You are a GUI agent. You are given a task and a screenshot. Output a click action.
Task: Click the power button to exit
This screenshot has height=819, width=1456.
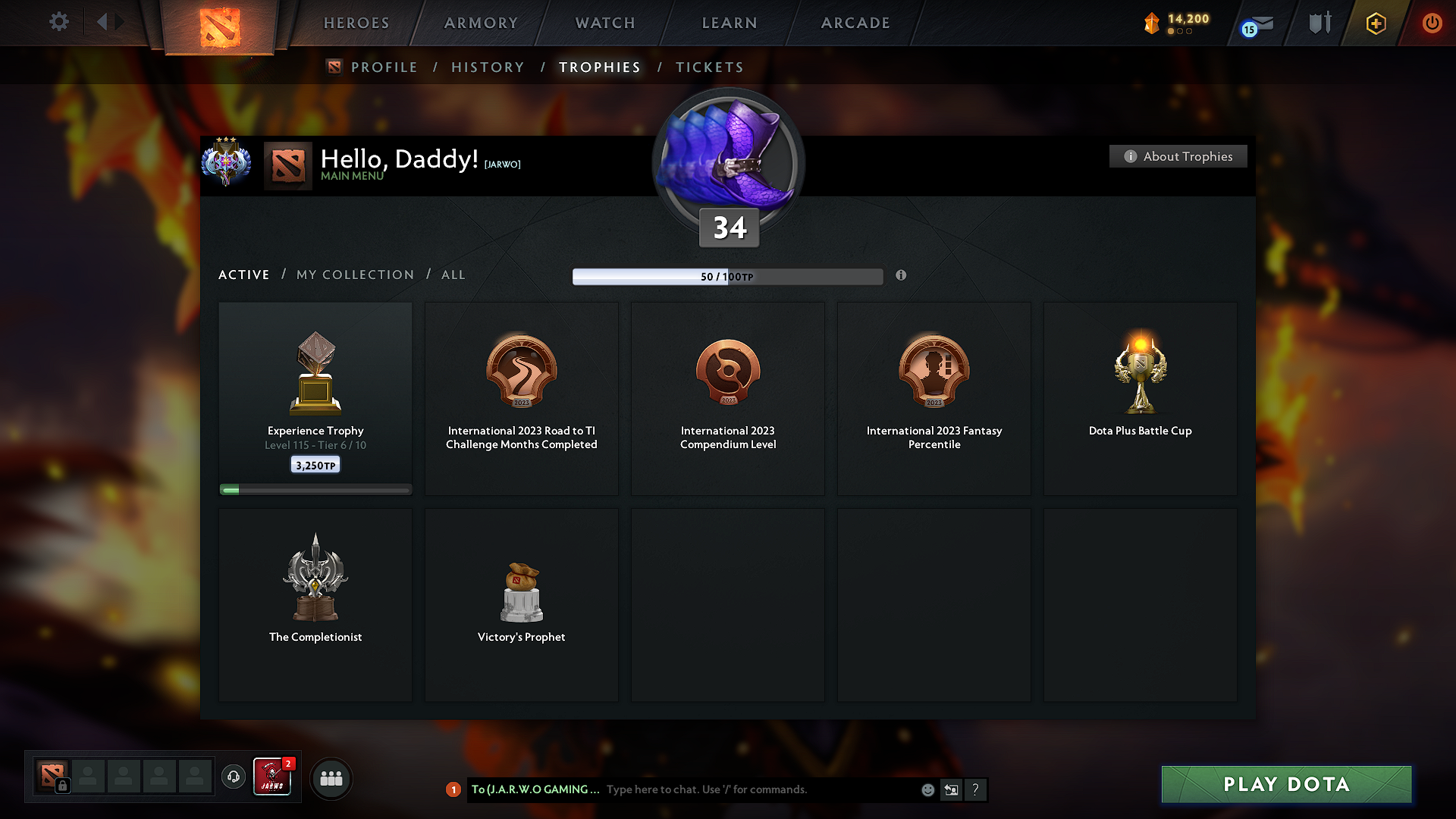(x=1432, y=23)
